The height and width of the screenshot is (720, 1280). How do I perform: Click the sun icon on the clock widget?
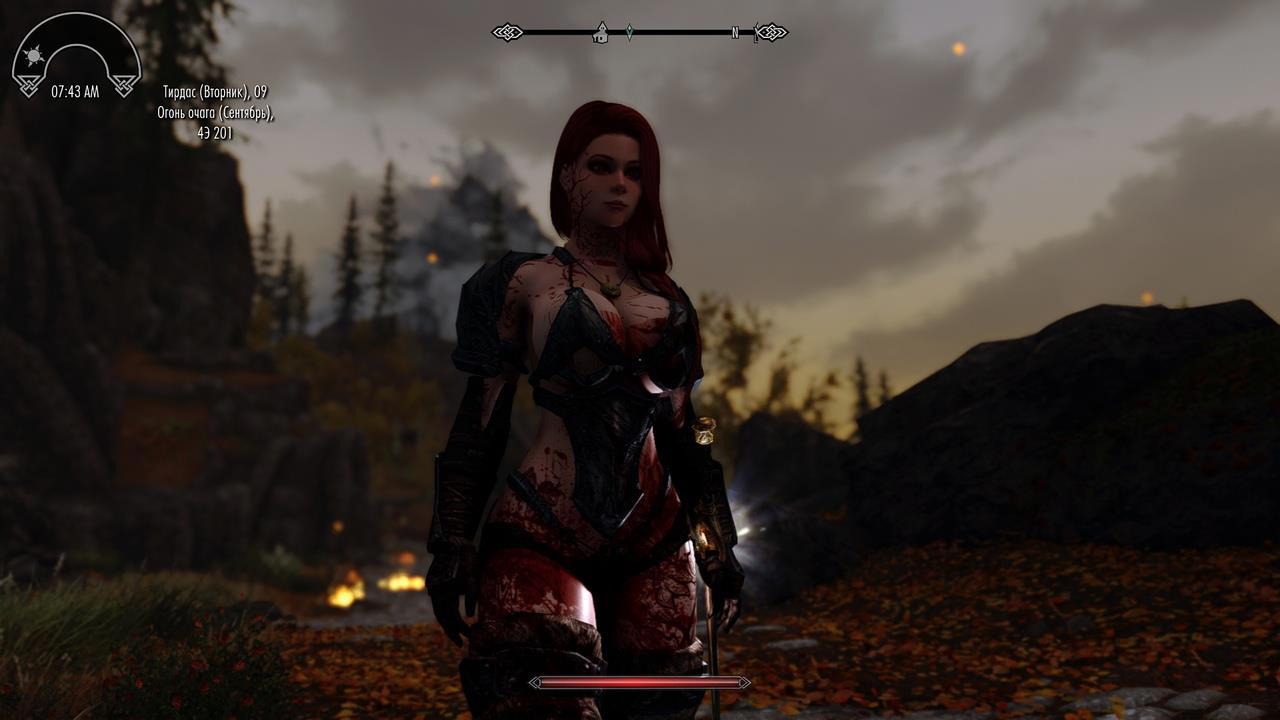point(34,56)
